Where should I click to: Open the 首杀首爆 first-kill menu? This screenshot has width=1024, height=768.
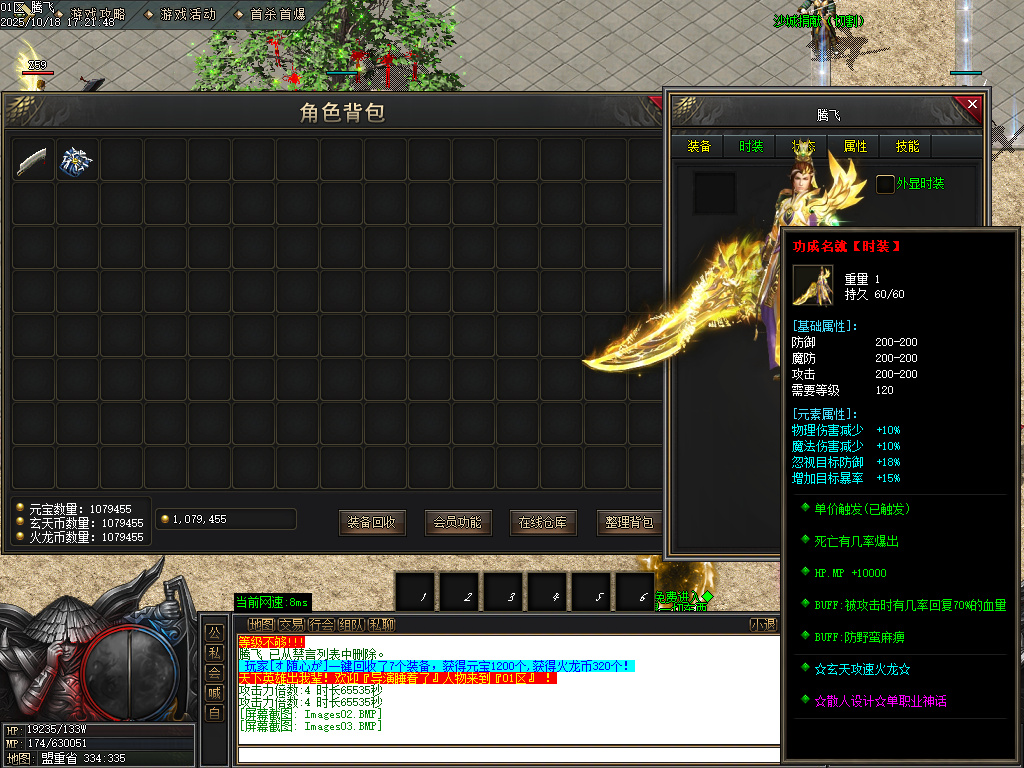tap(277, 14)
